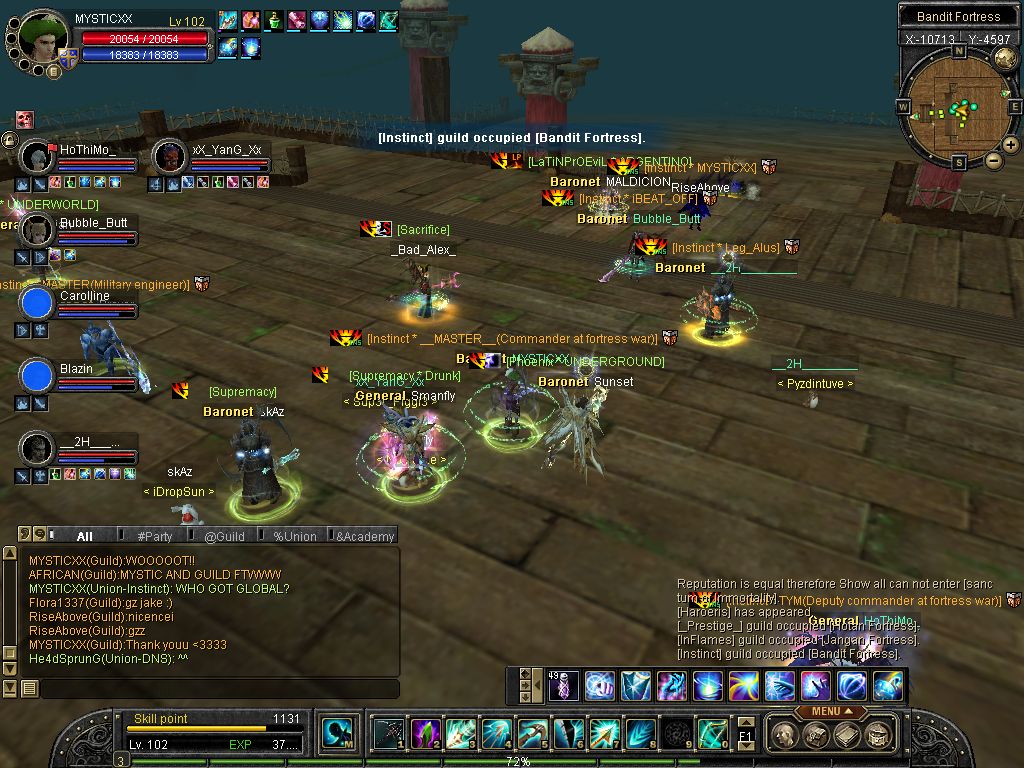This screenshot has height=768, width=1024.
Task: Select party member xX_YanG_Xx portrait
Action: [170, 157]
